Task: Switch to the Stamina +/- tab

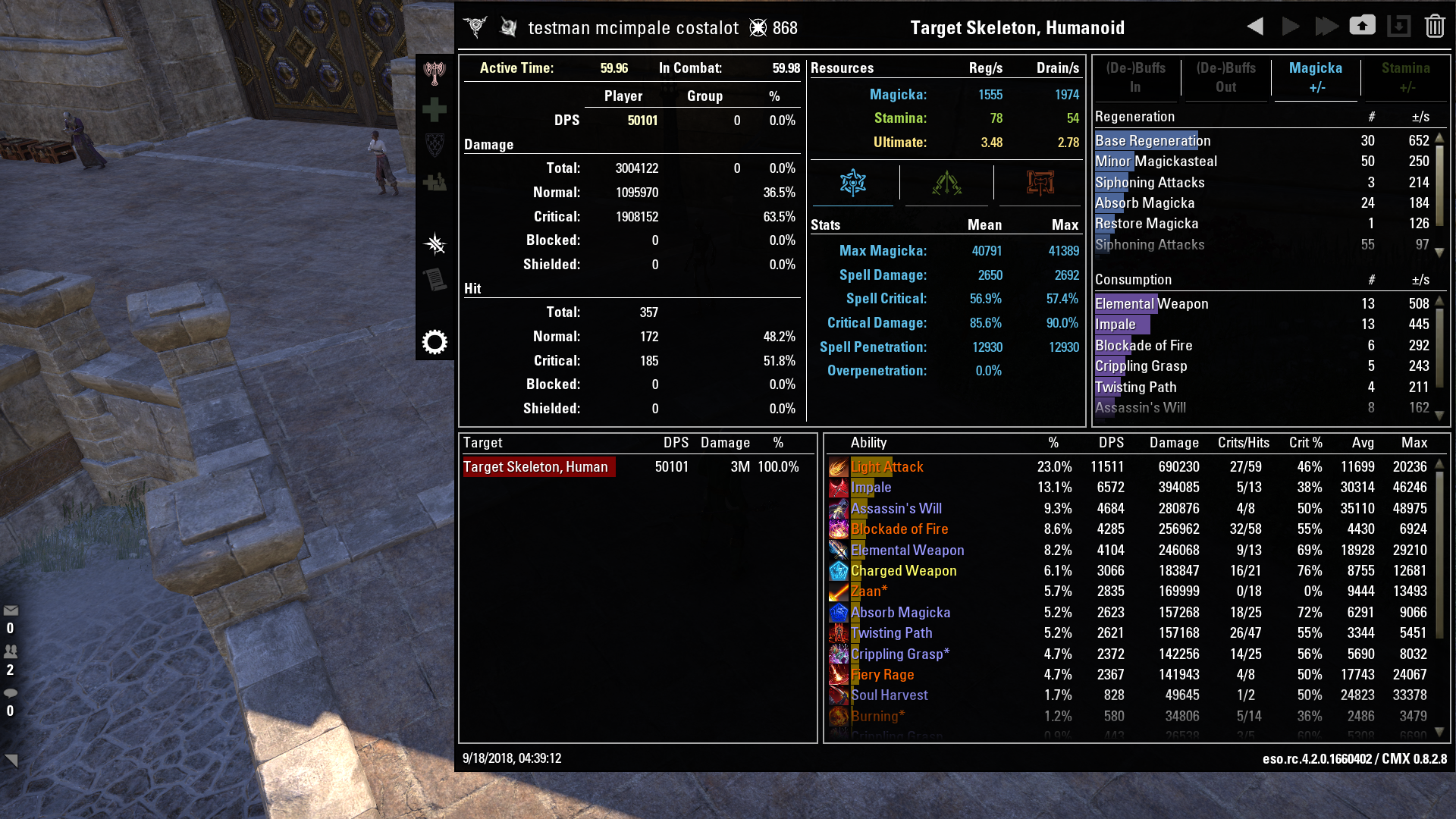Action: pyautogui.click(x=1407, y=76)
